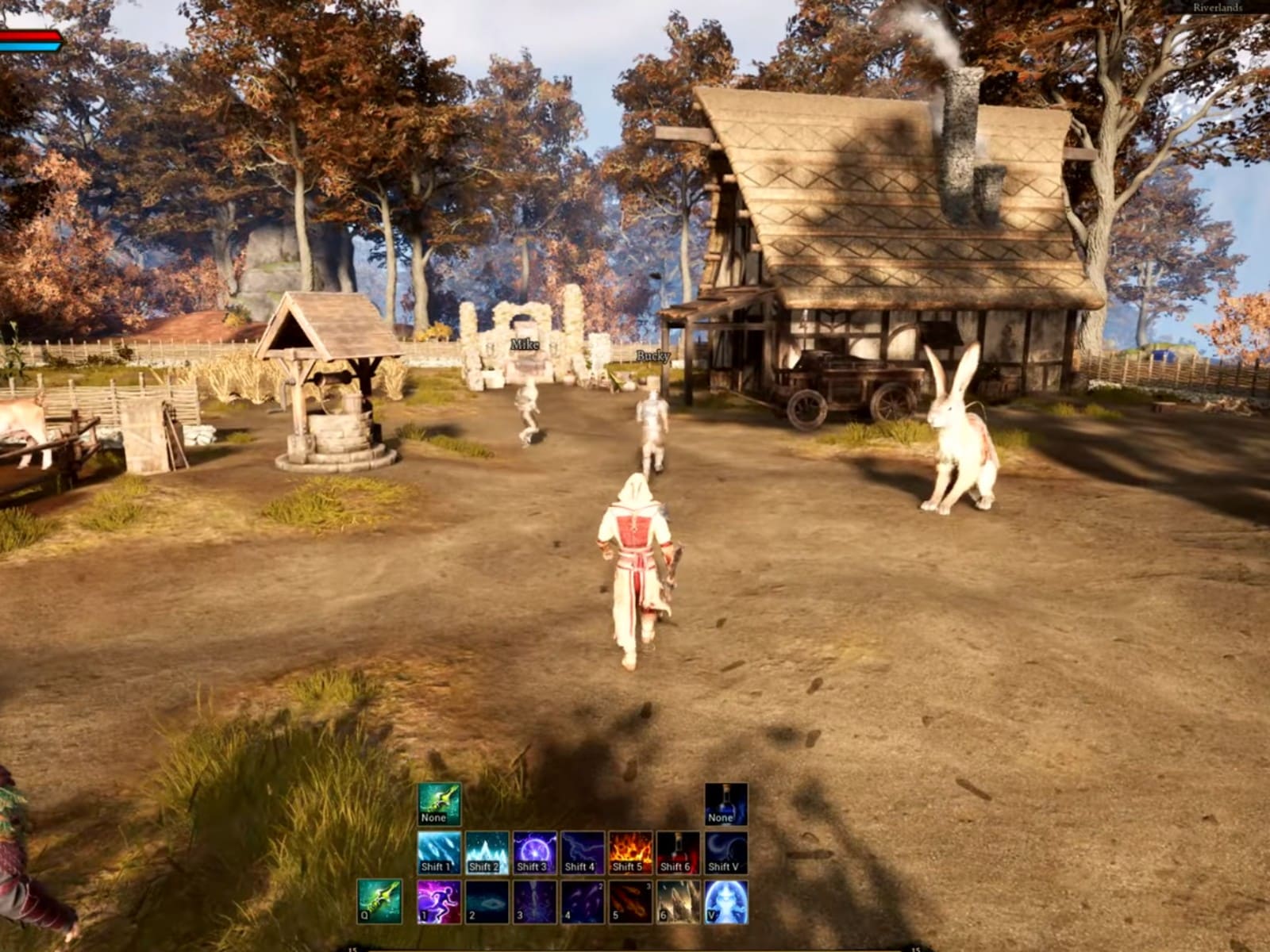Viewport: 1270px width, 952px height.
Task: Cast the ice shards ability on Shift 1
Action: pyautogui.click(x=439, y=853)
